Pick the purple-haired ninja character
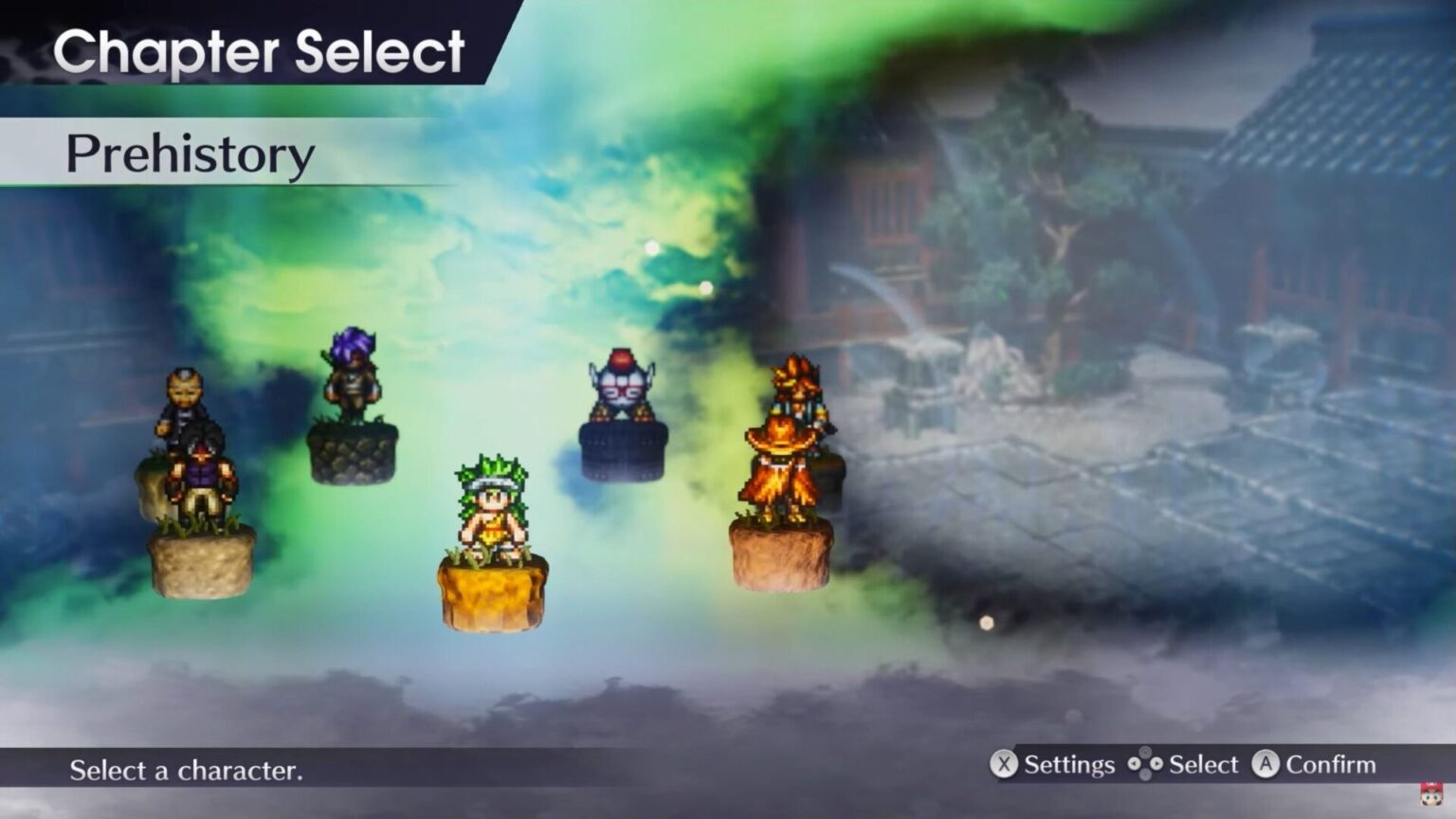1456x819 pixels. pos(353,374)
